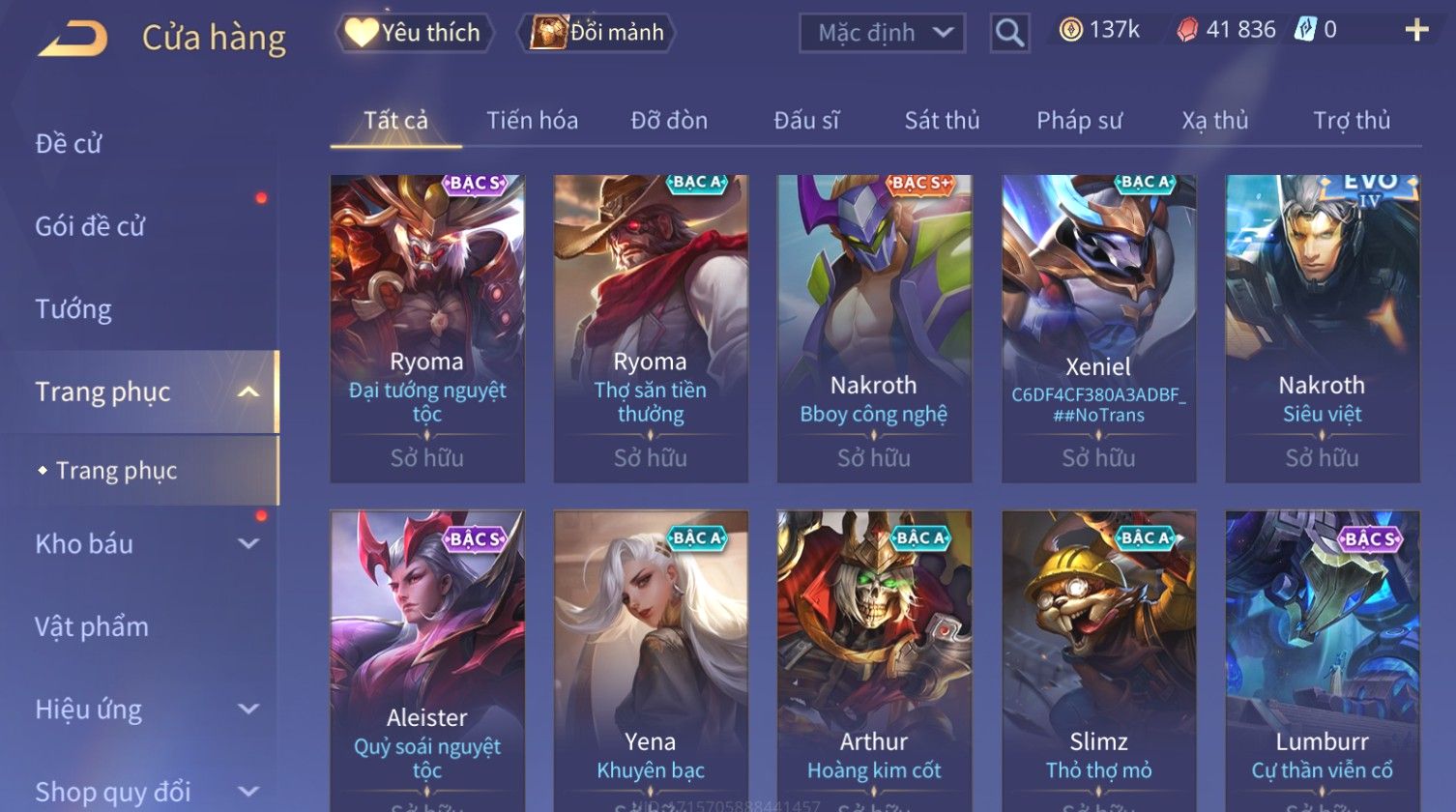The height and width of the screenshot is (812, 1456).
Task: View the Trợ thủ tab
Action: [1351, 121]
